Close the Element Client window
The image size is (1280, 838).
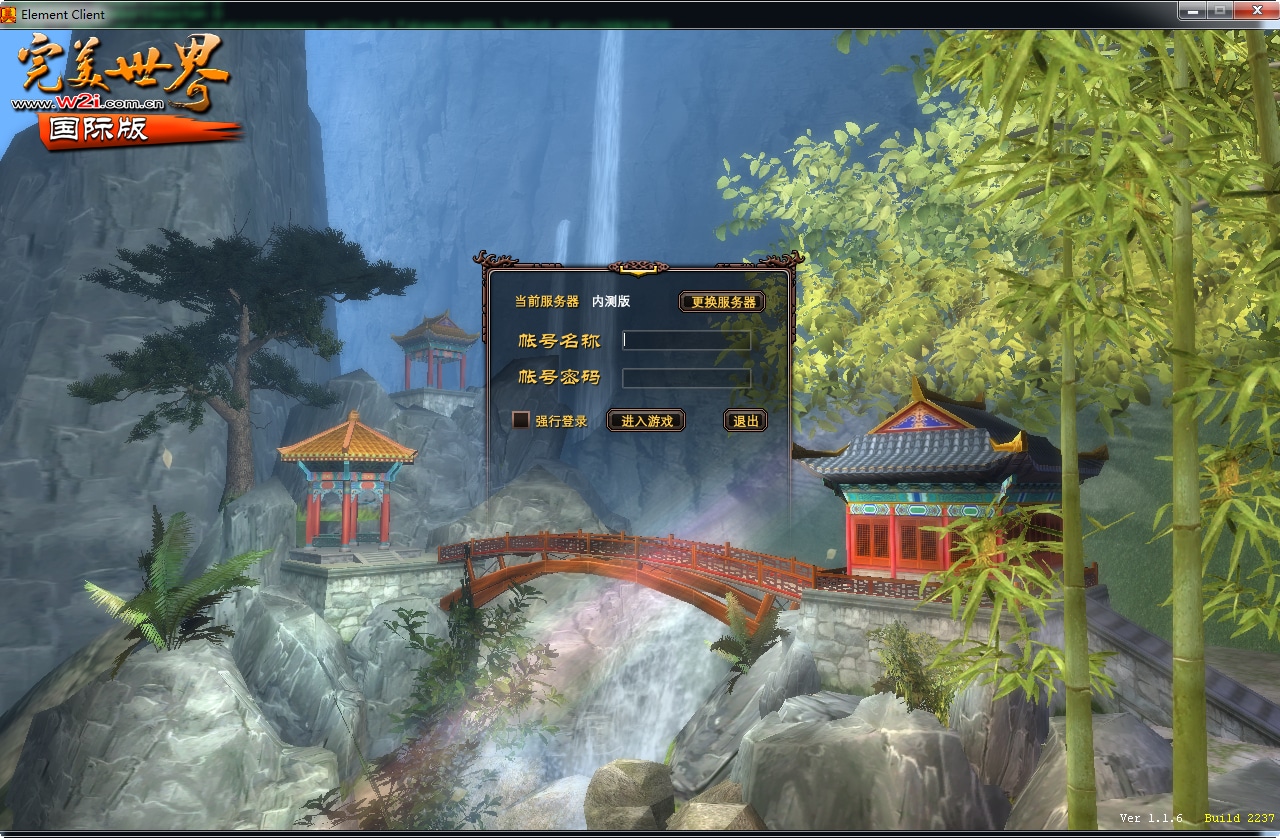click(1255, 11)
